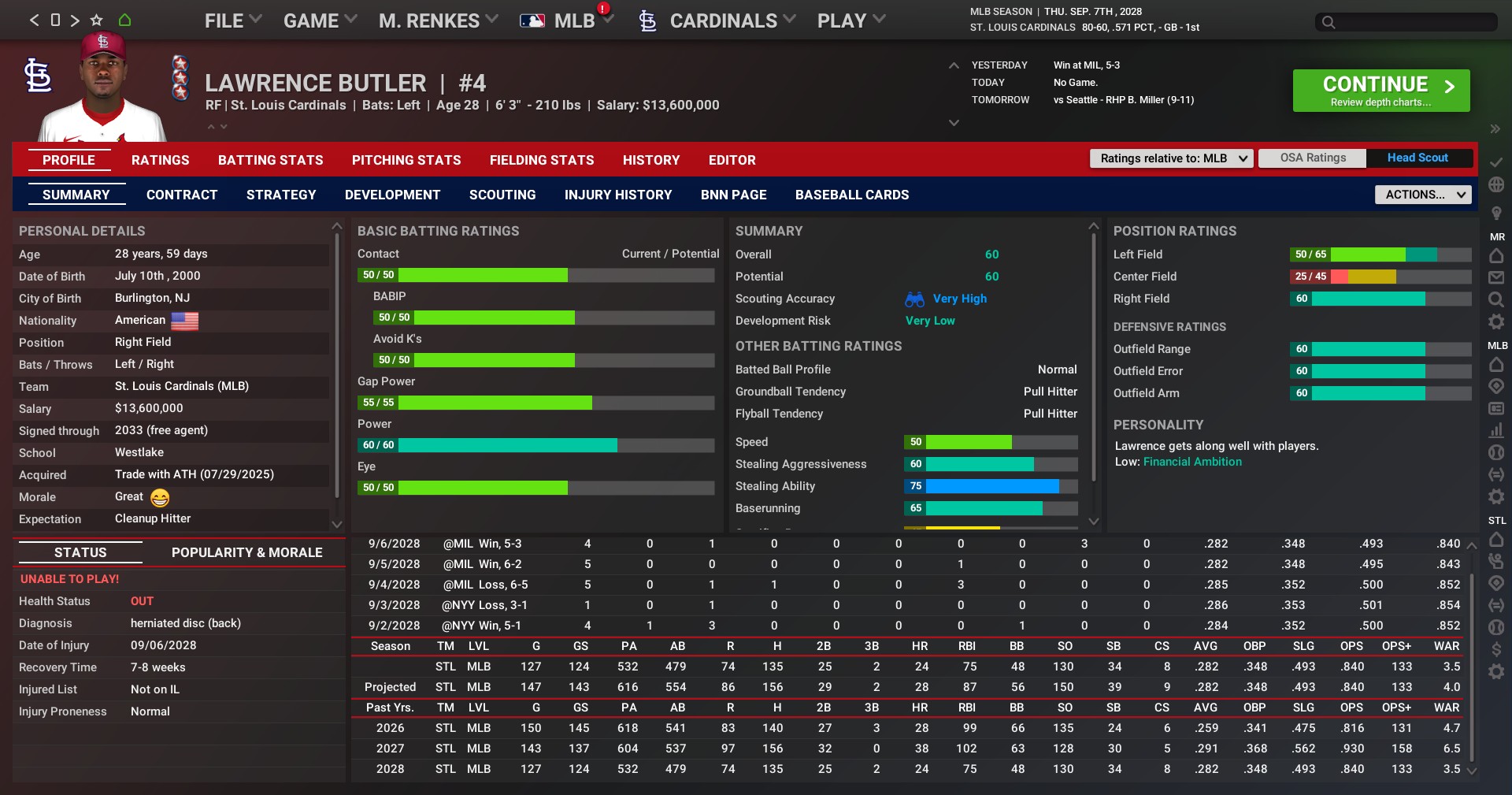Switch to the BATTING STATS tab
This screenshot has width=1512, height=795.
(x=270, y=160)
